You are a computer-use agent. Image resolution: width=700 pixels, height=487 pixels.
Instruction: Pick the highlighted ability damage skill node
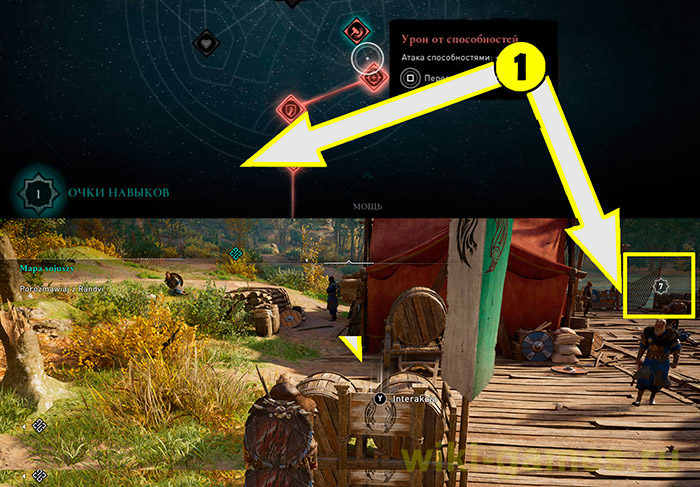[x=374, y=76]
